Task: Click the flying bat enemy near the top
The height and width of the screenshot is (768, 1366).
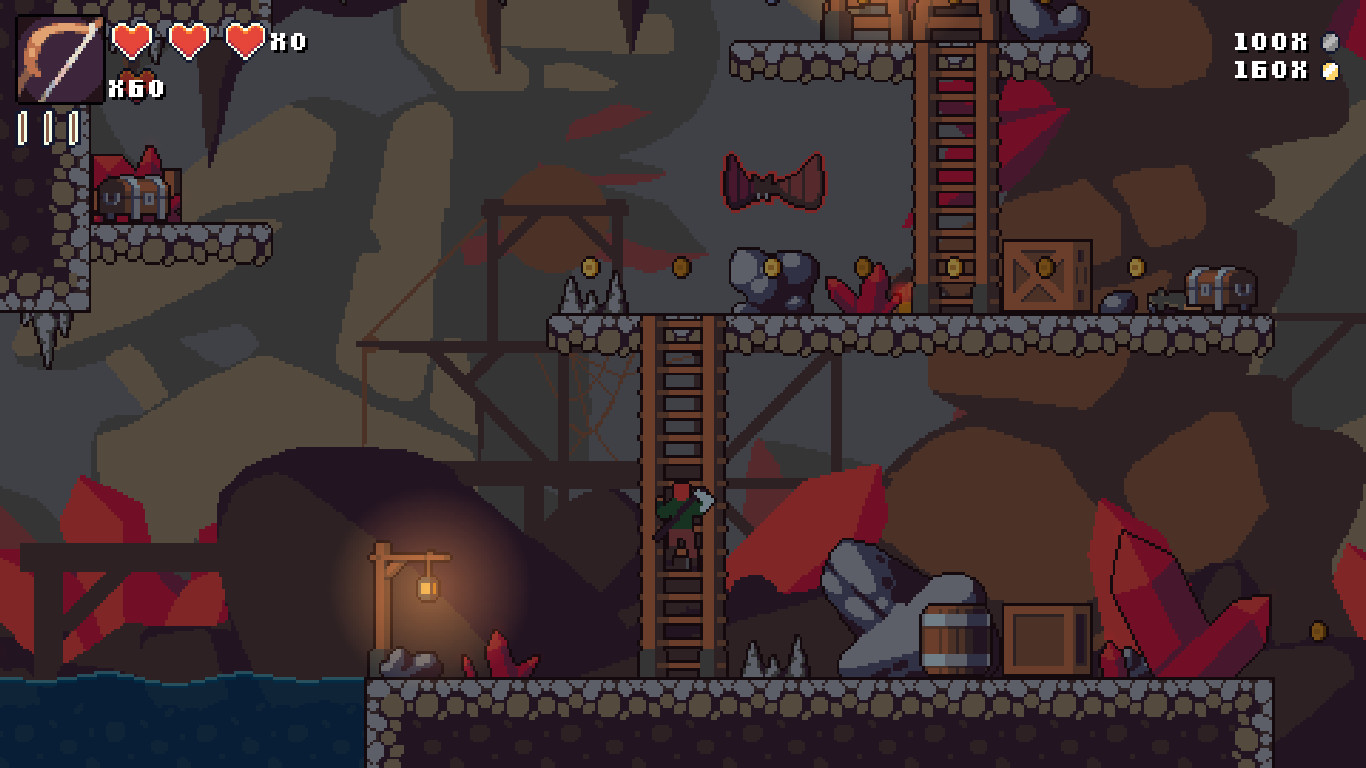Action: (x=770, y=186)
